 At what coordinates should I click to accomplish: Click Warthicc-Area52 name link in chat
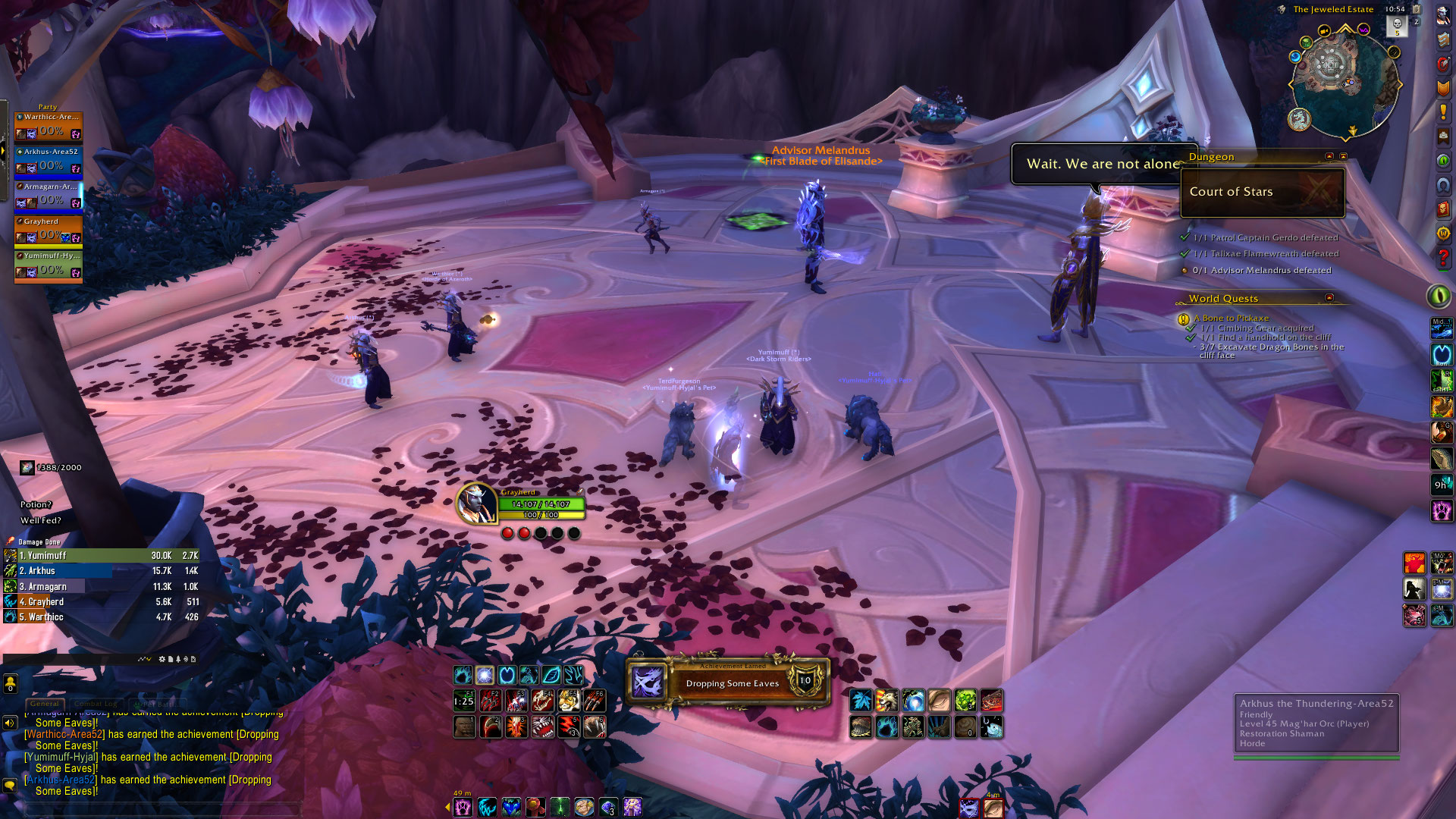coord(65,734)
